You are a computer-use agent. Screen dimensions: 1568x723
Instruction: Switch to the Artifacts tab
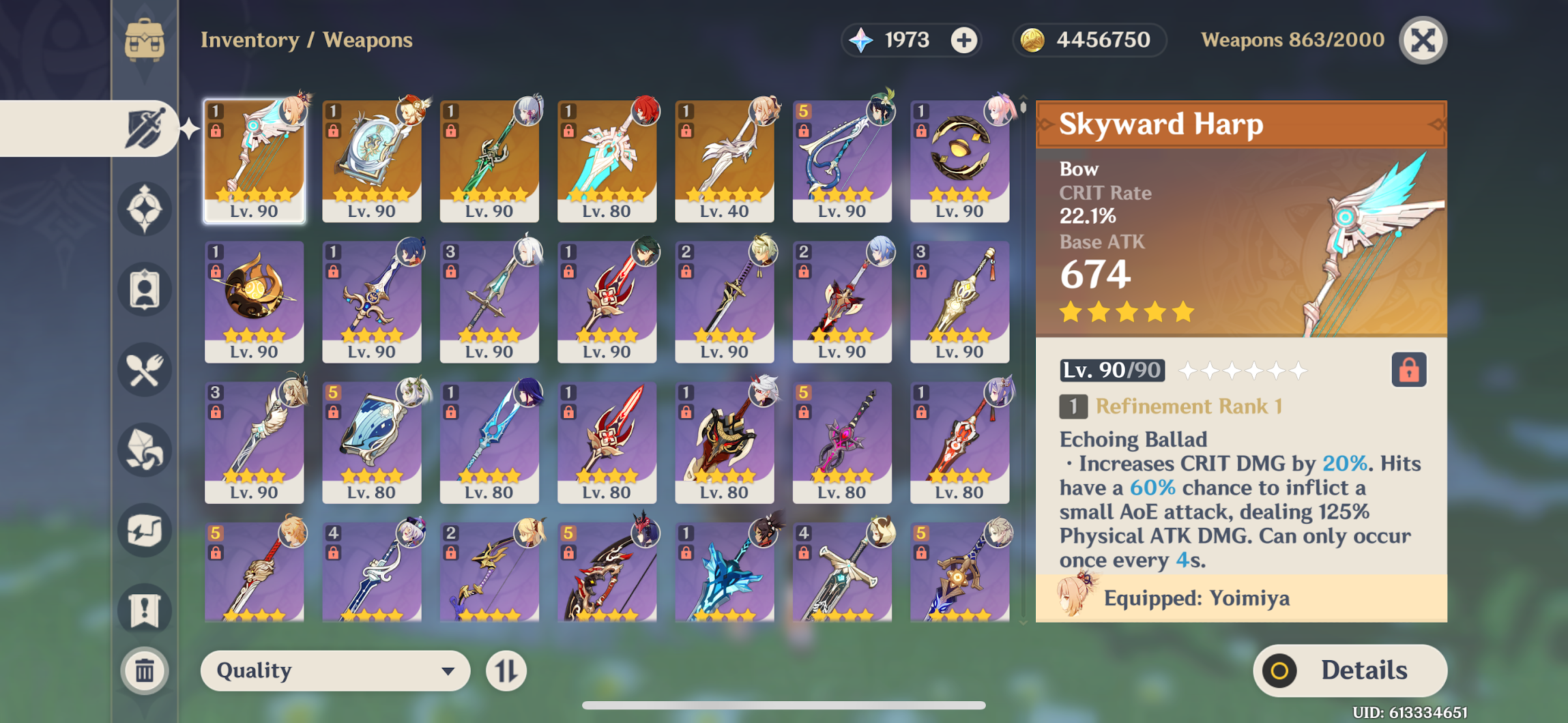[x=144, y=209]
